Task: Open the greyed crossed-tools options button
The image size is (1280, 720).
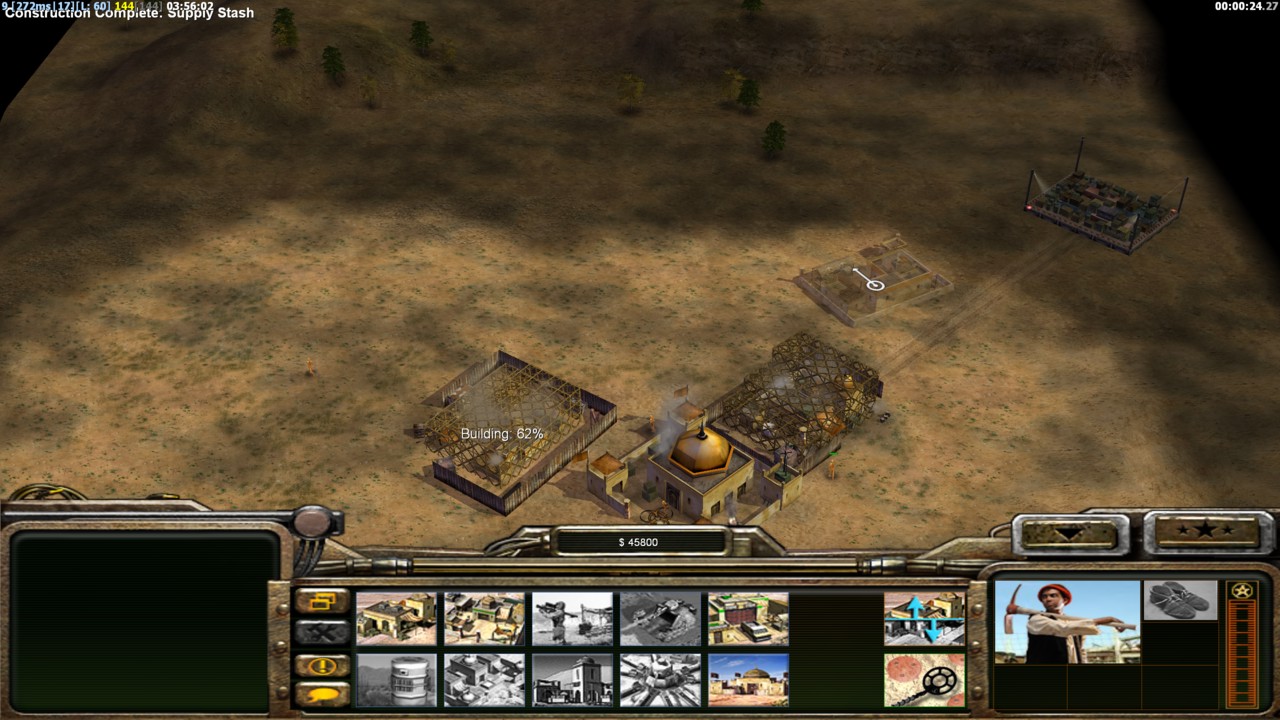Action: (322, 632)
